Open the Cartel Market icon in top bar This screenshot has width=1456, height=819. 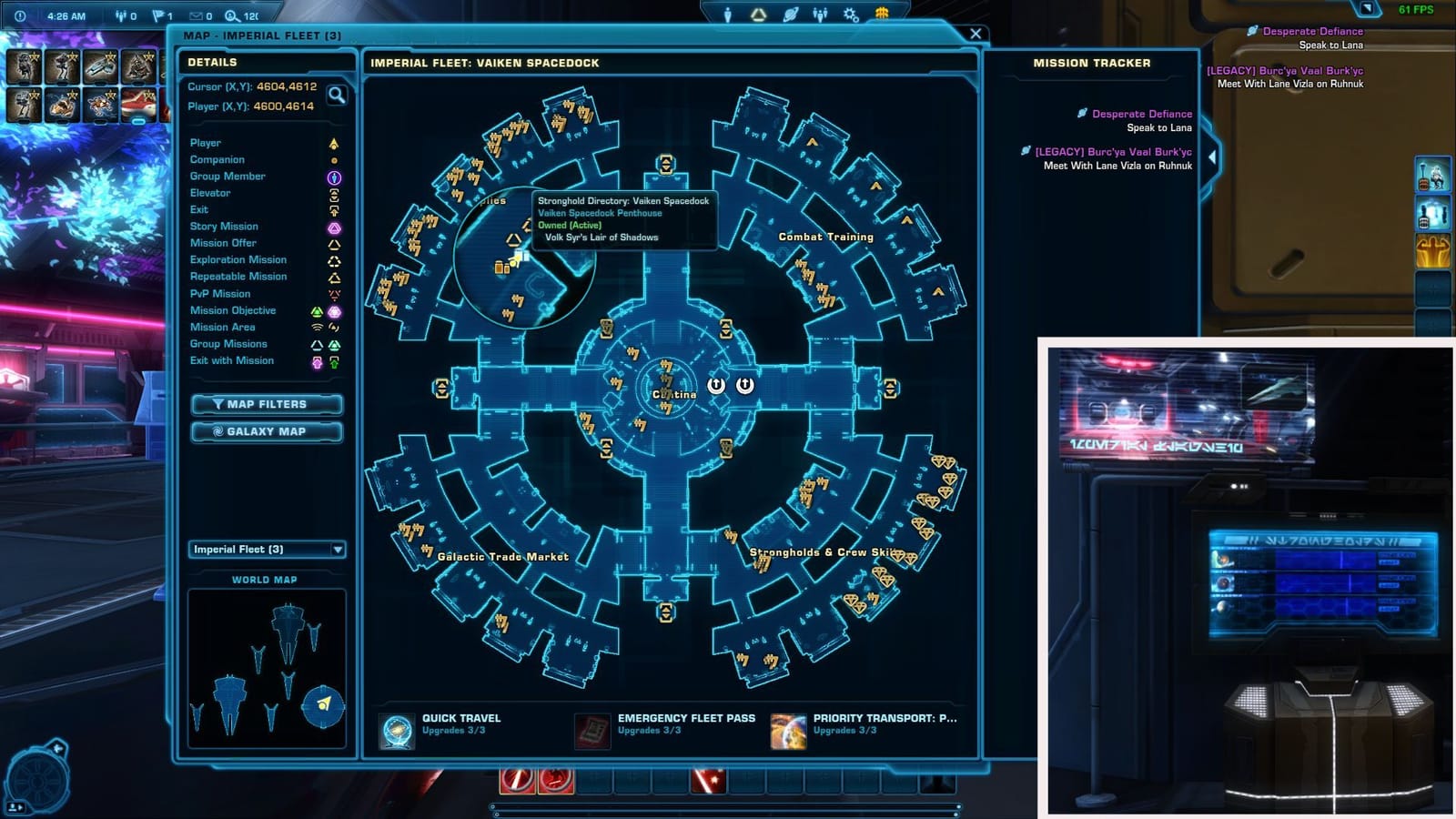click(x=883, y=11)
